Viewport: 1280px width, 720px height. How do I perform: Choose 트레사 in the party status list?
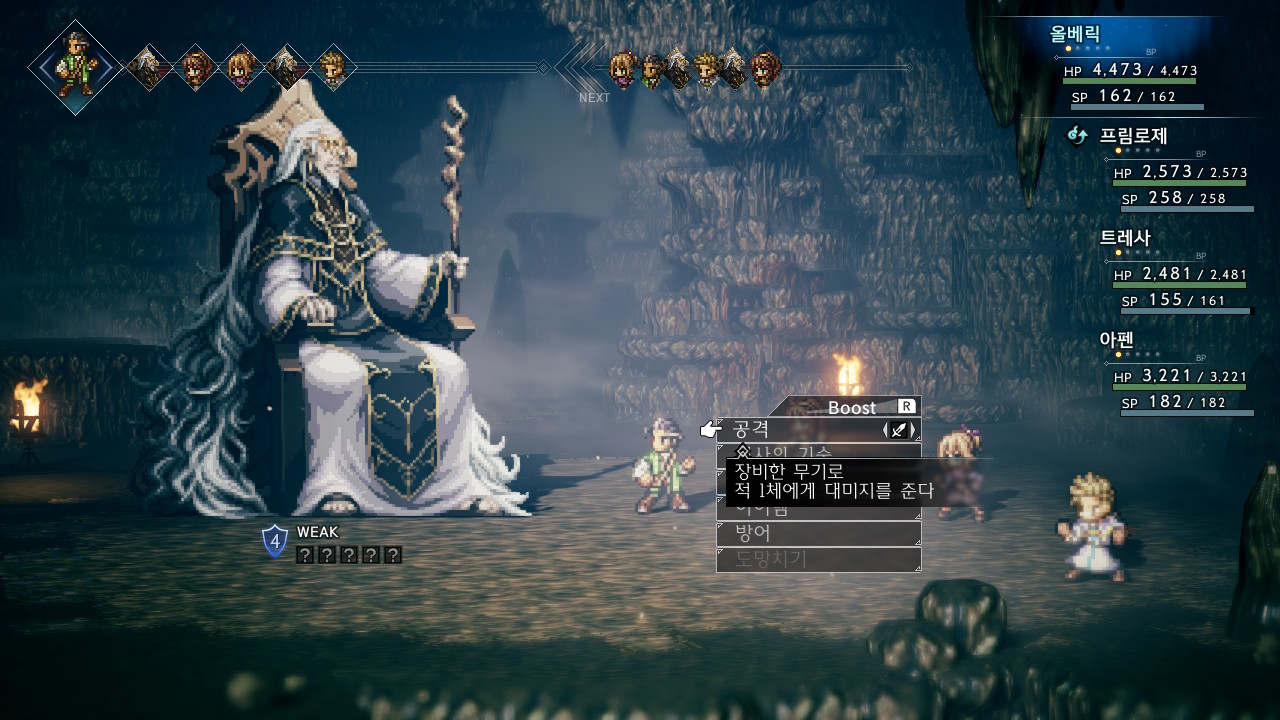pyautogui.click(x=1125, y=238)
